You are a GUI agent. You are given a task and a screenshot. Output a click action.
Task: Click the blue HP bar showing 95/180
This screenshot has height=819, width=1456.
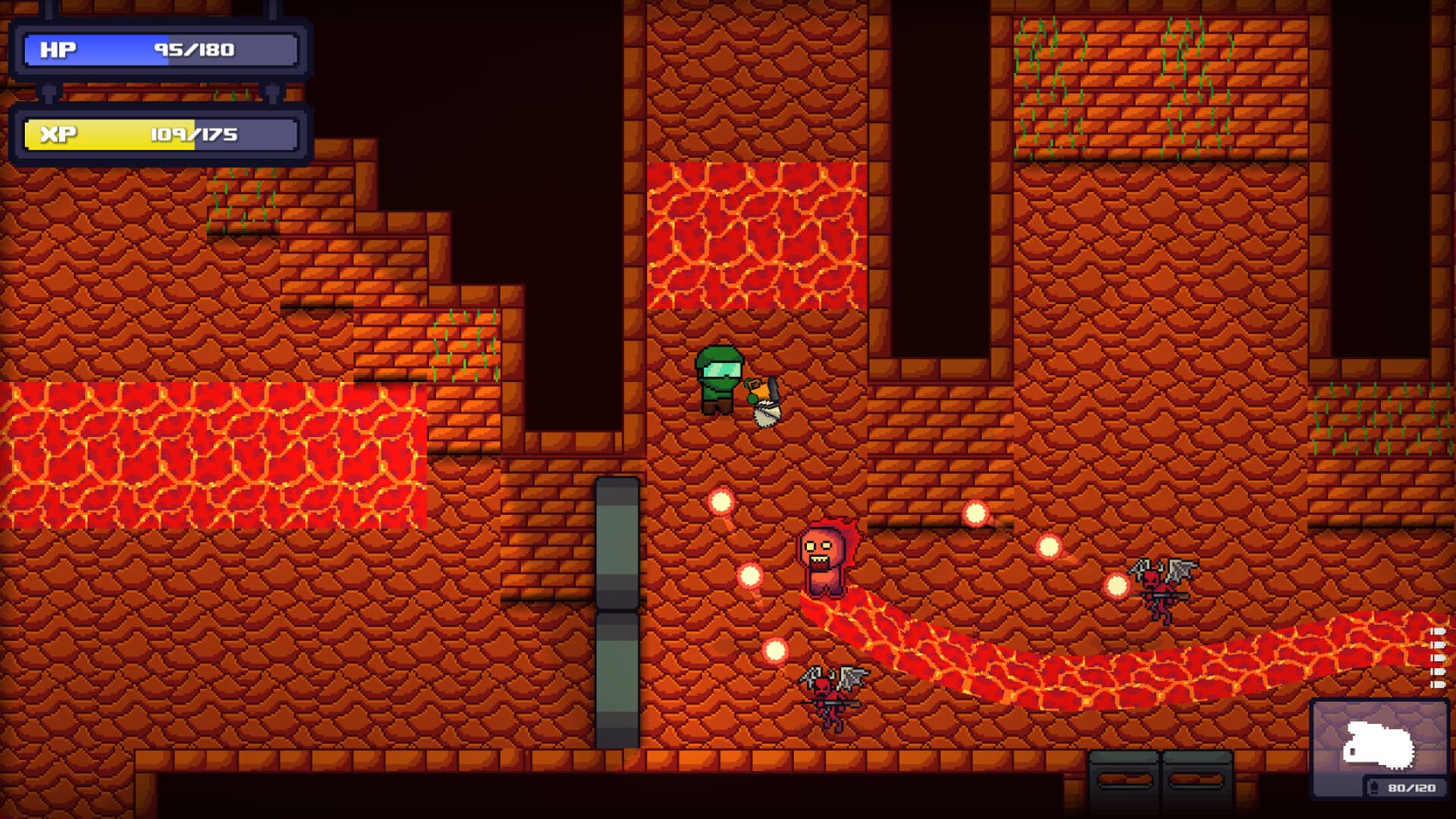coord(159,49)
